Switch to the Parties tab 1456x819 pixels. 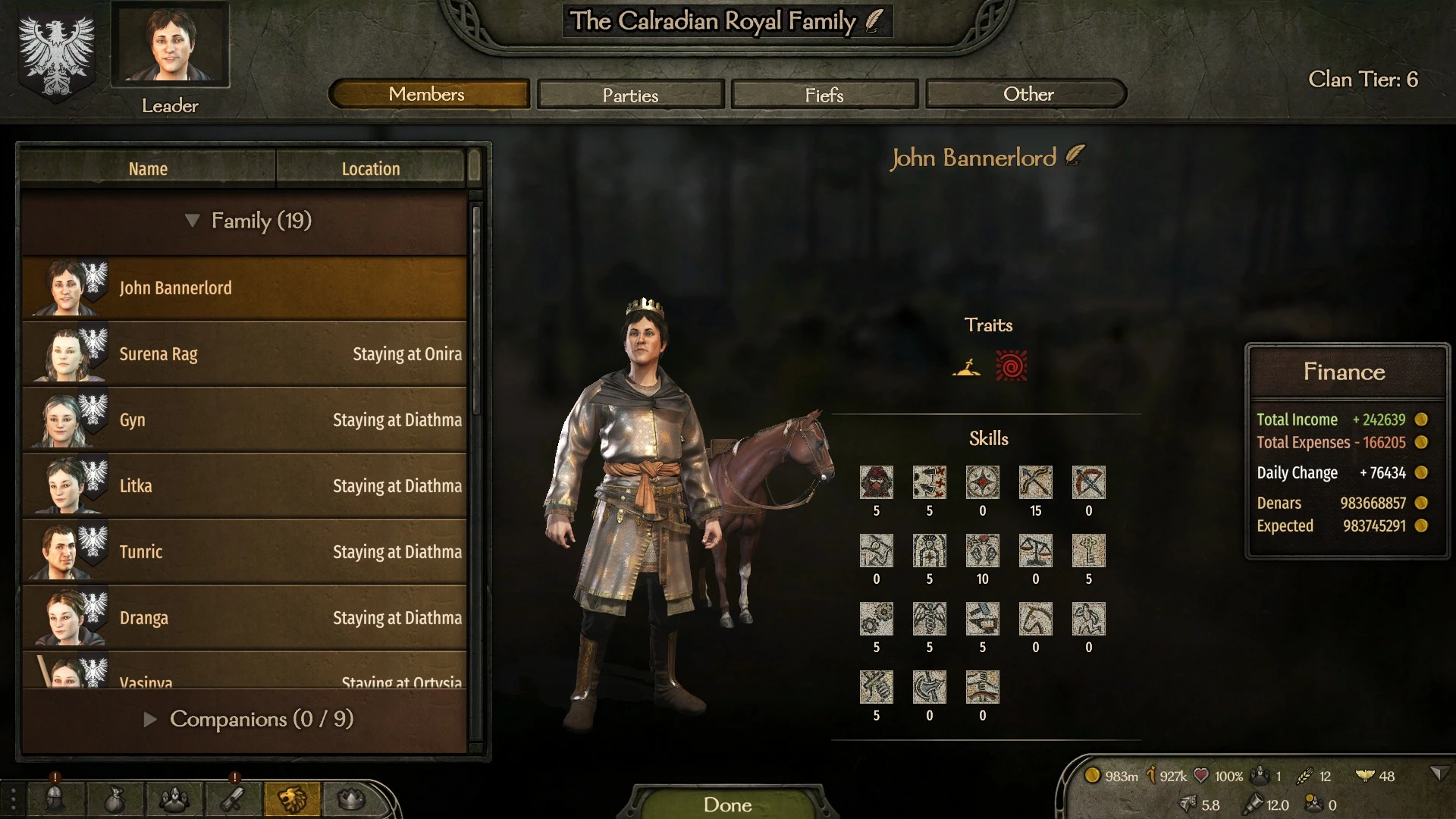(x=630, y=95)
